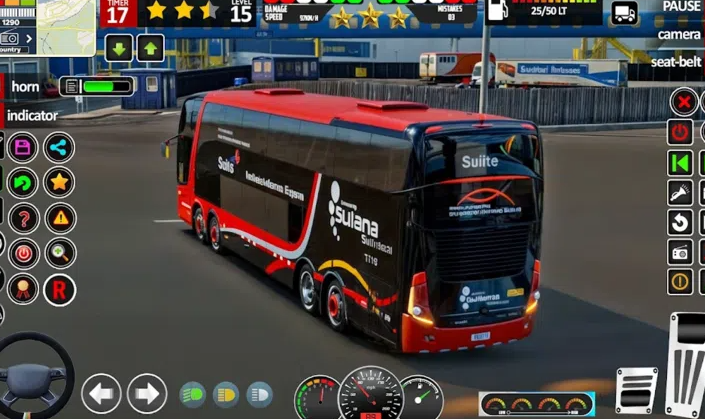Image resolution: width=705 pixels, height=419 pixels.
Task: Turn on the radio icon
Action: [x=681, y=252]
